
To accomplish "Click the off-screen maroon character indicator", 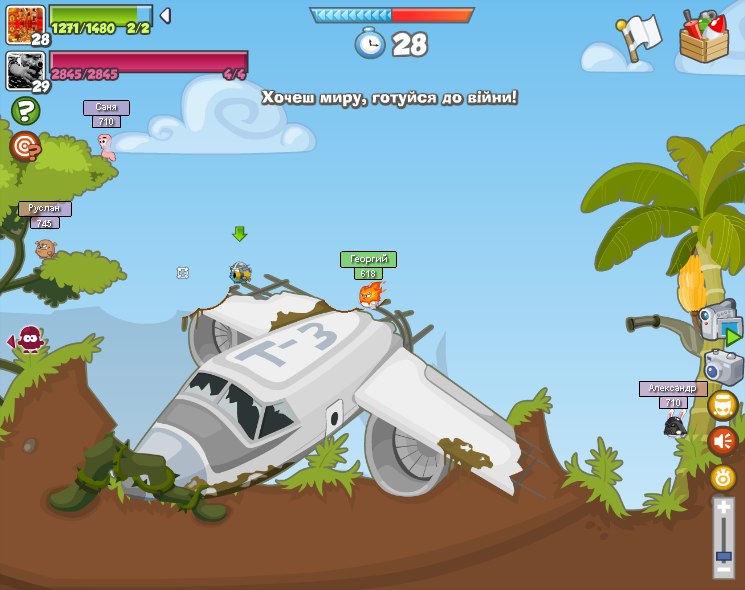I will click(x=29, y=340).
